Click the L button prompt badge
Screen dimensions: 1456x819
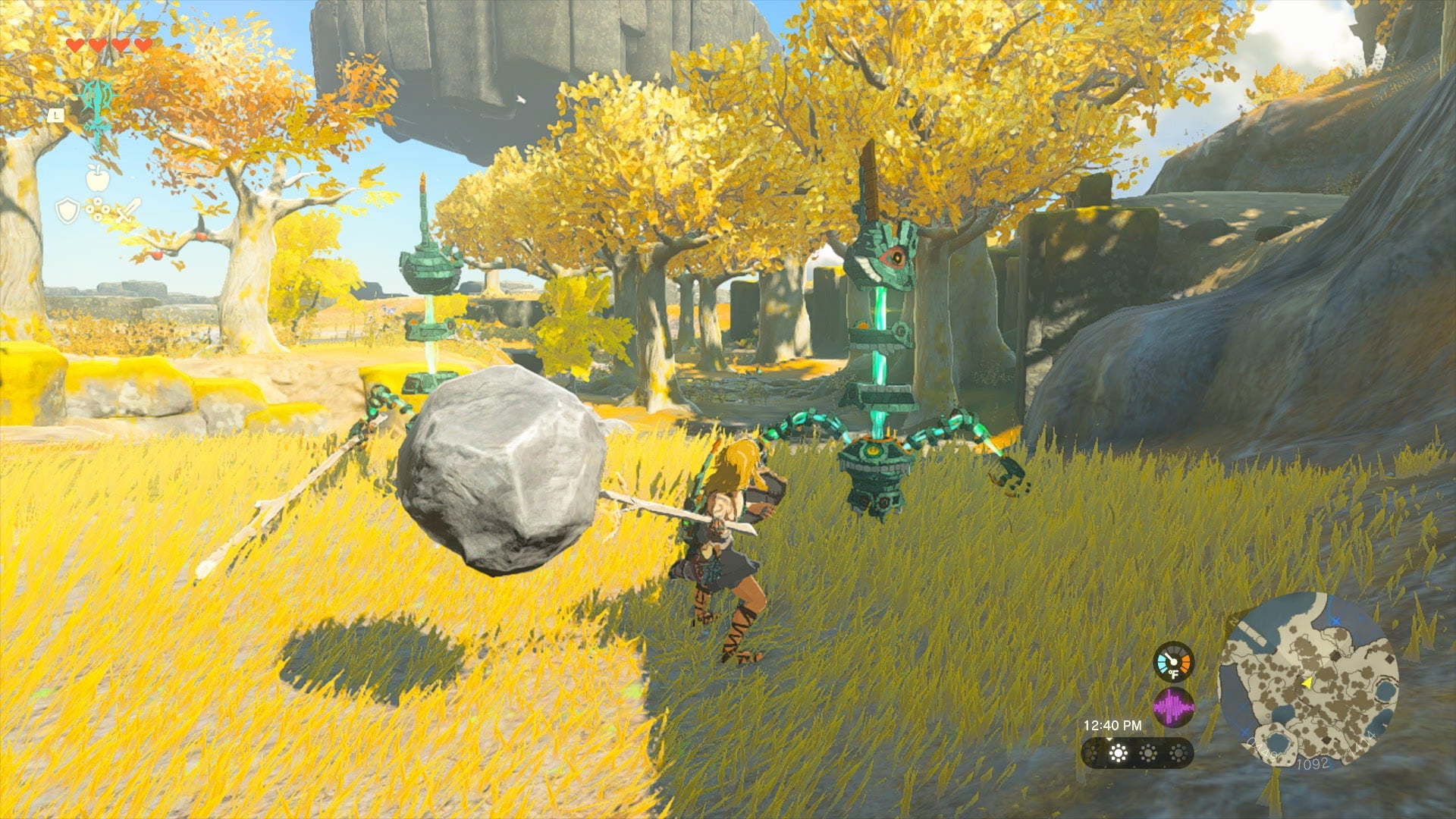[55, 116]
